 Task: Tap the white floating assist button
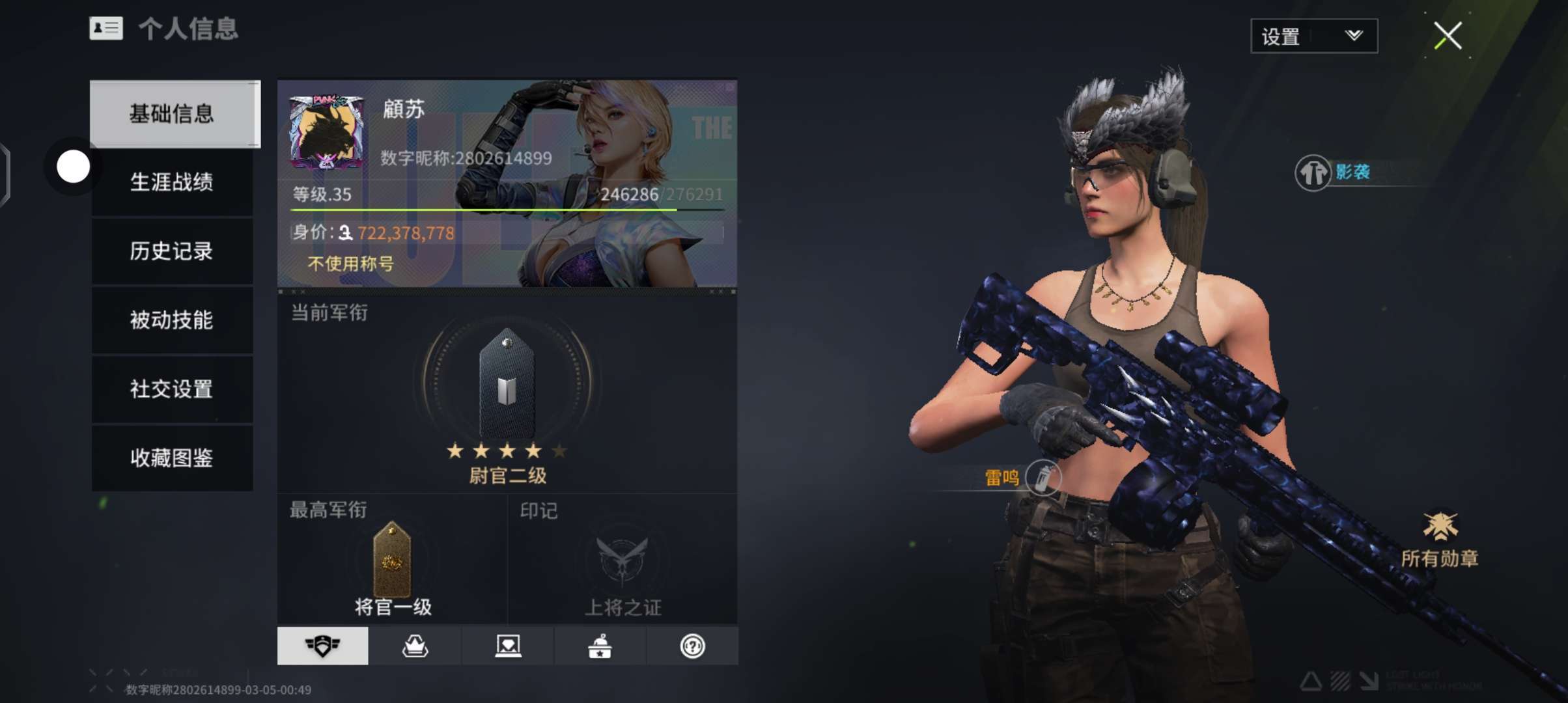(73, 167)
